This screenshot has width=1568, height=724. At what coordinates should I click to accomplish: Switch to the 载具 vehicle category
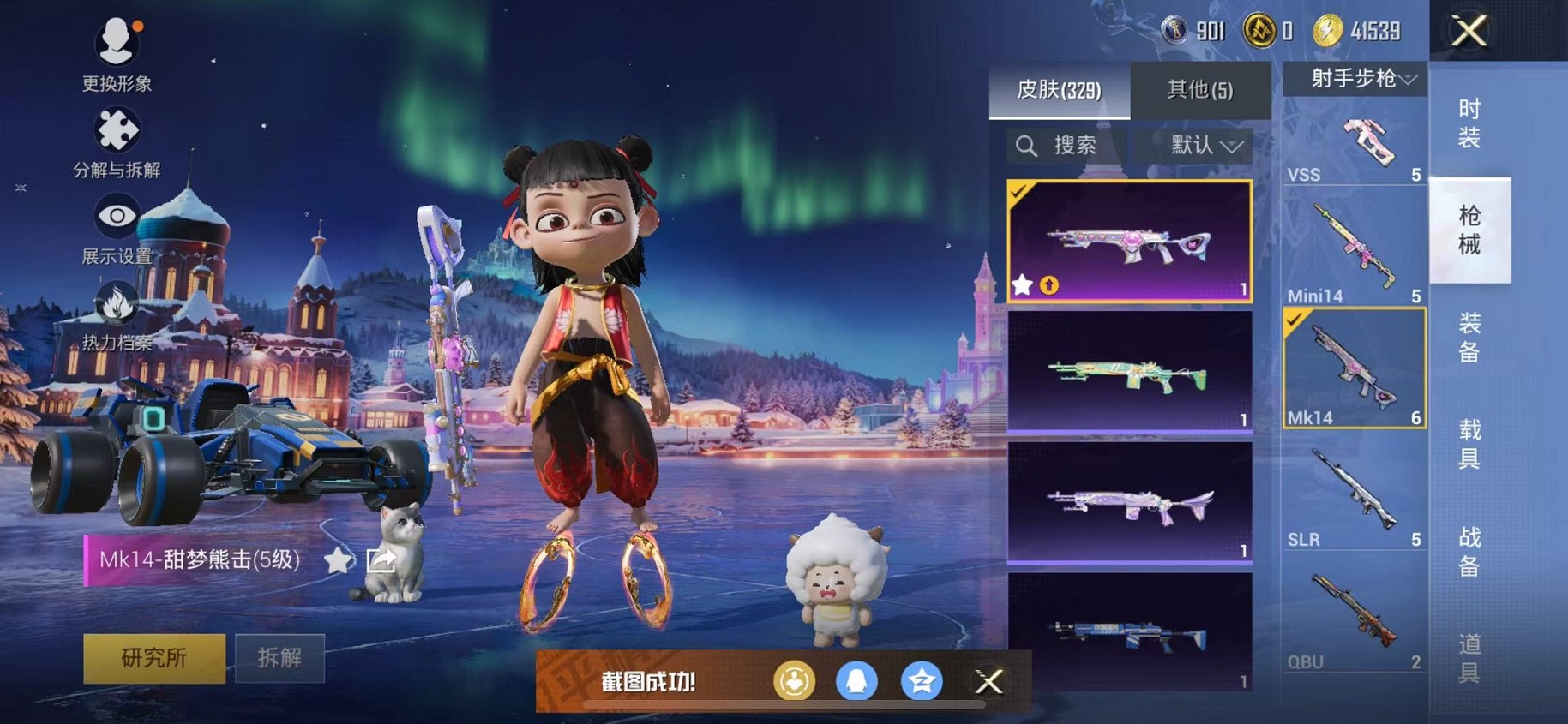tap(1469, 444)
